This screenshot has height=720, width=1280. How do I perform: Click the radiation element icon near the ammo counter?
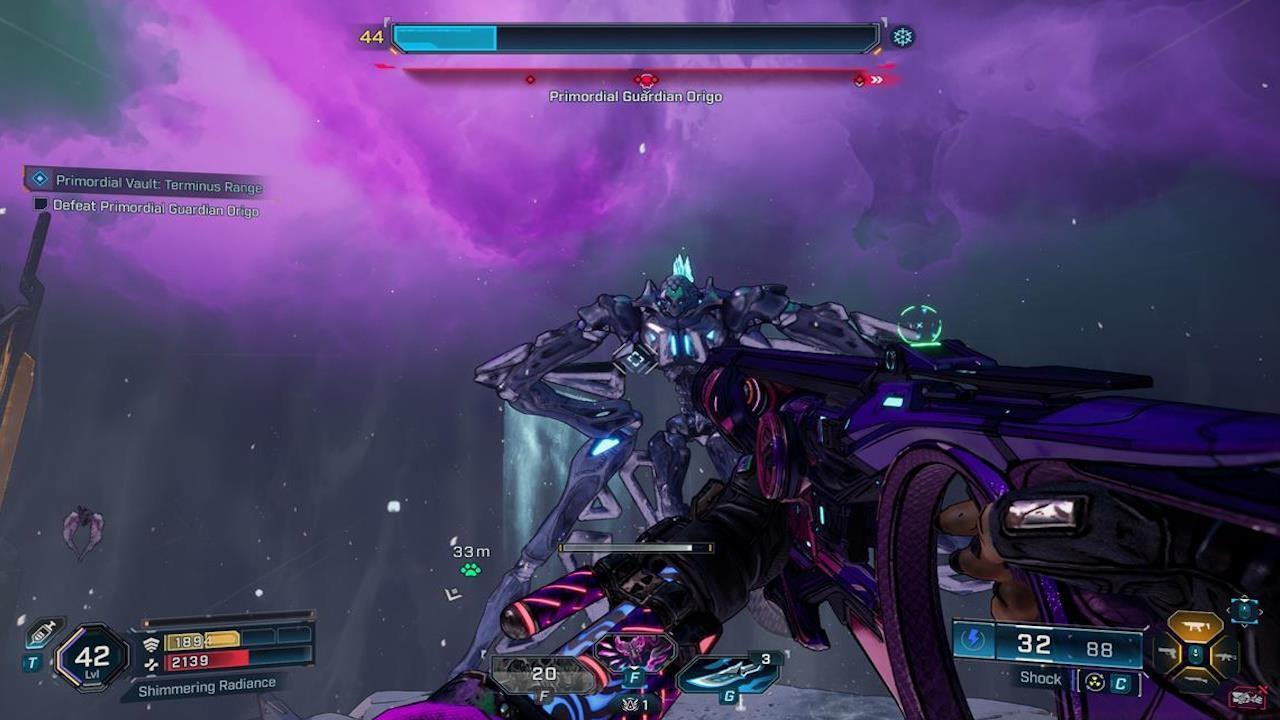click(x=1093, y=682)
